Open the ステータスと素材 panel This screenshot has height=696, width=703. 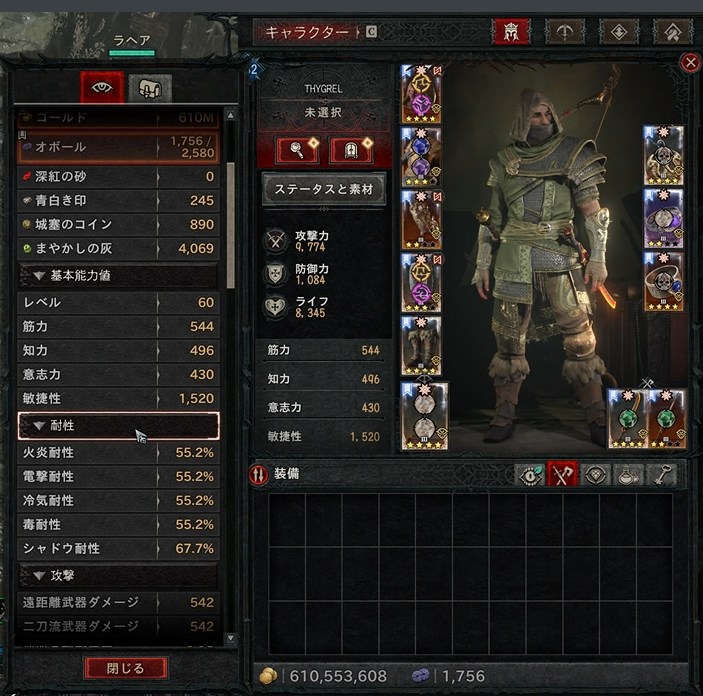[x=323, y=188]
